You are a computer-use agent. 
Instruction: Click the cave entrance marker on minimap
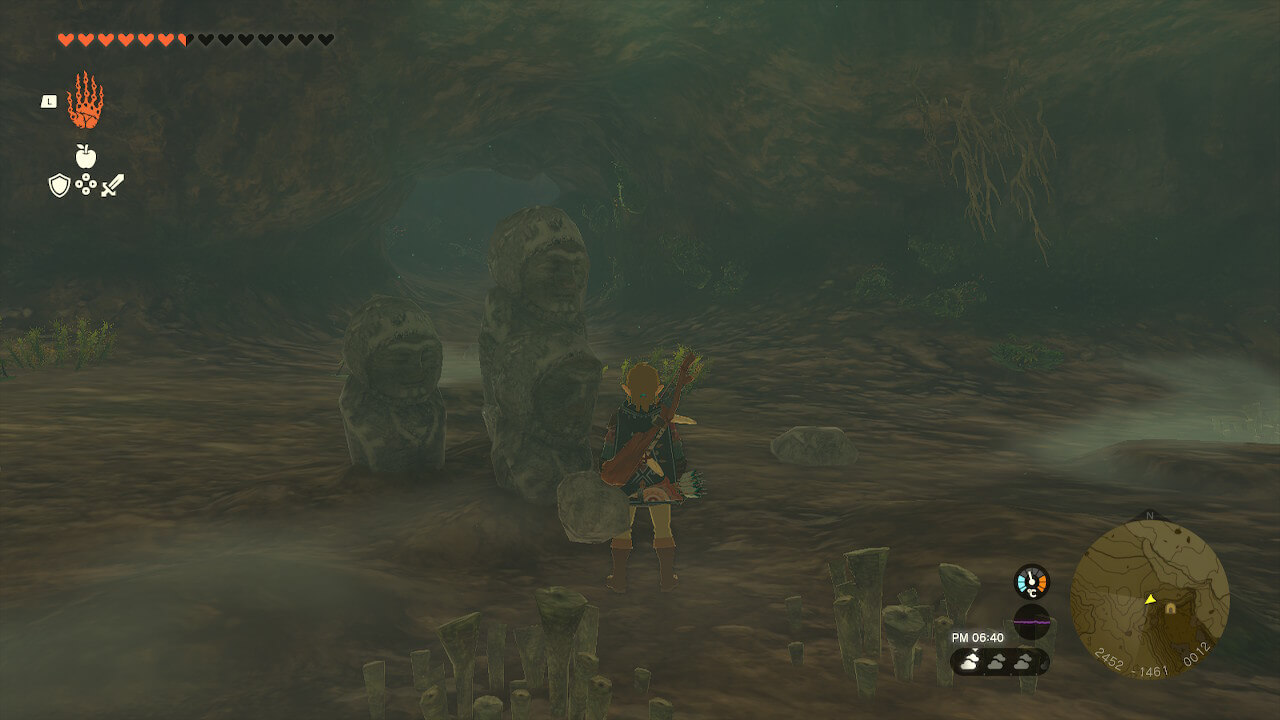coord(1170,608)
